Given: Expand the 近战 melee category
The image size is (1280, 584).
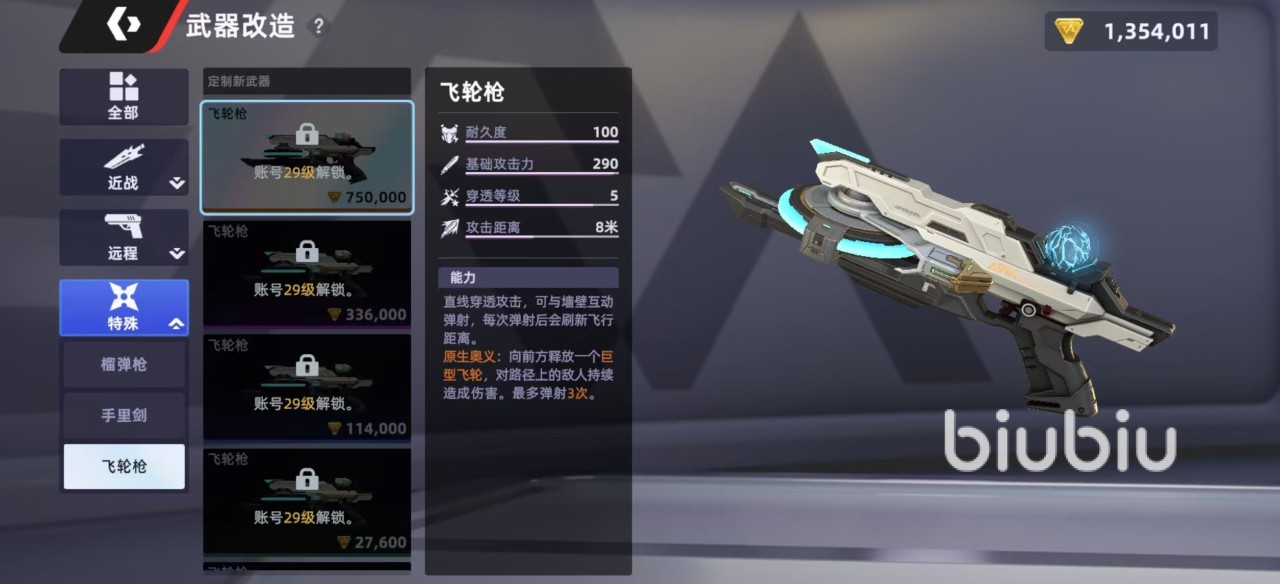Looking at the screenshot, I should (123, 167).
